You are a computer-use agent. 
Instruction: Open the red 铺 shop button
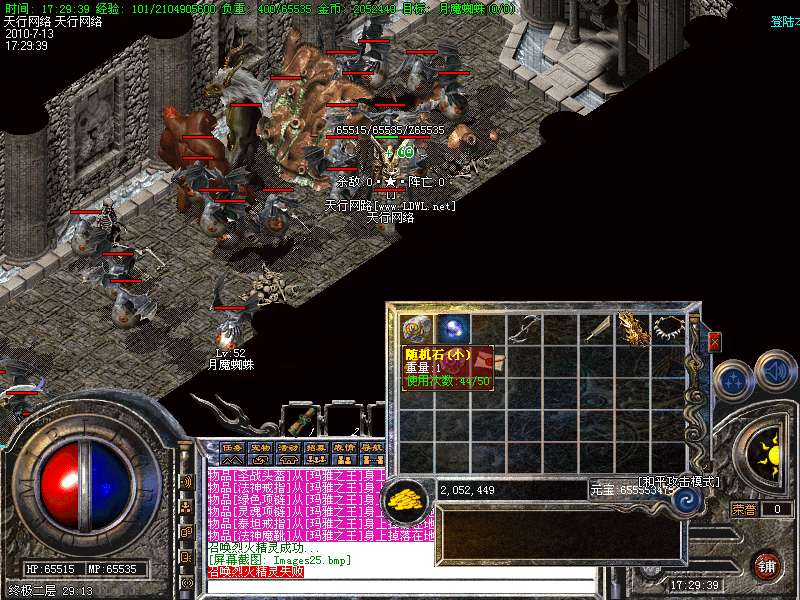(x=766, y=564)
